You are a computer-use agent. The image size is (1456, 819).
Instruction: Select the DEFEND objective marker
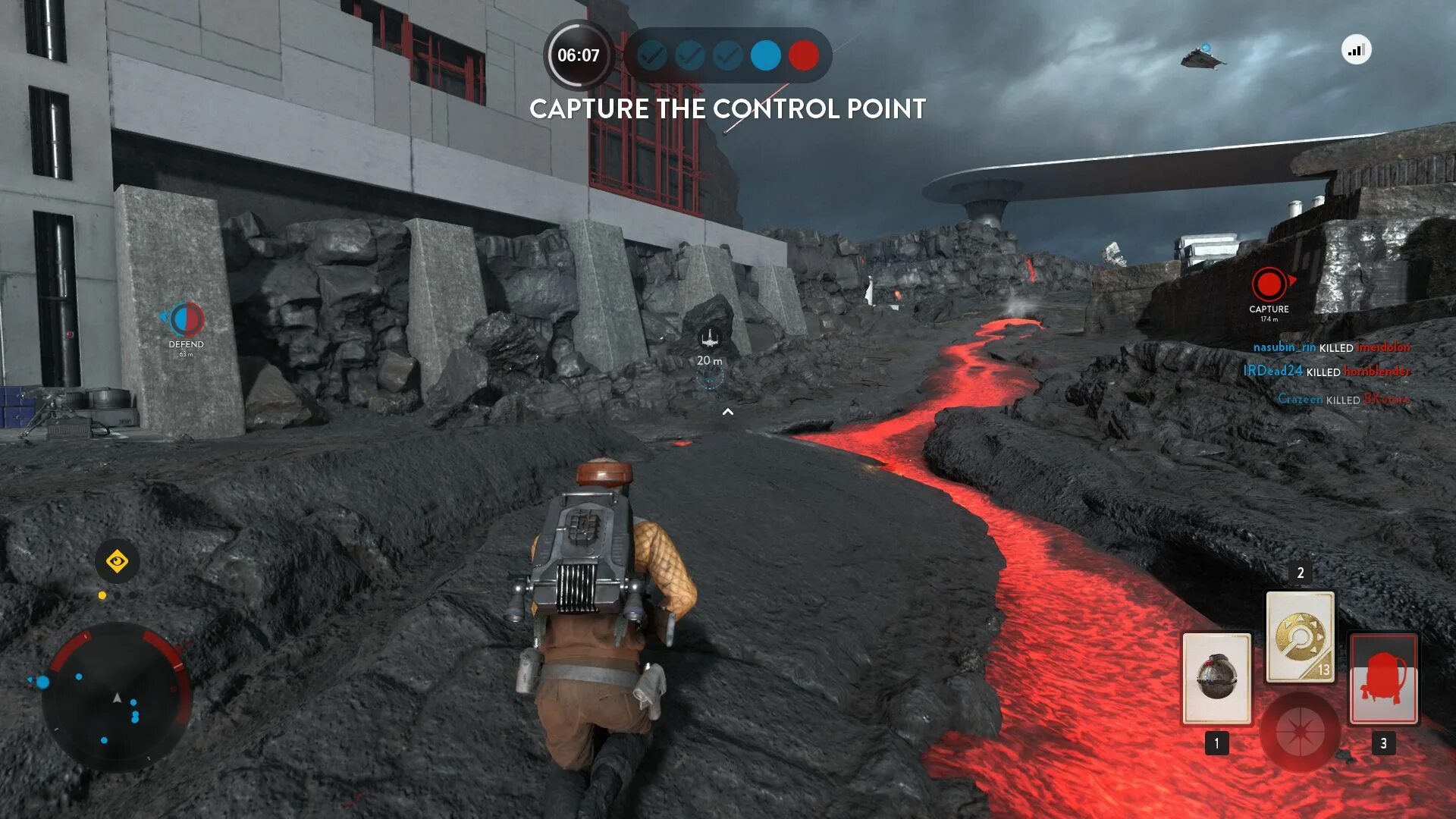[186, 320]
